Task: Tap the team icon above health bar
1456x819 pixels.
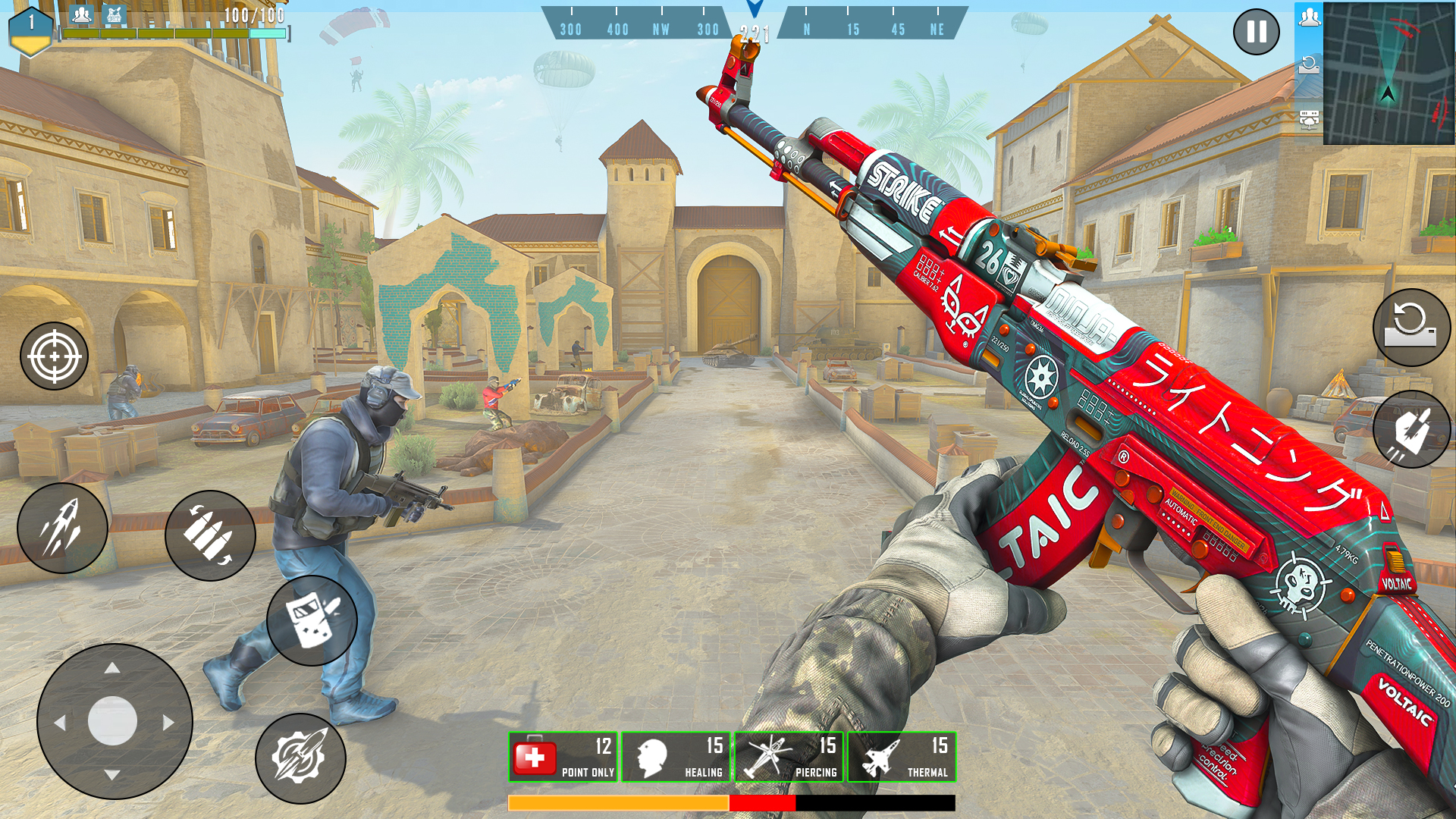Action: (x=81, y=14)
